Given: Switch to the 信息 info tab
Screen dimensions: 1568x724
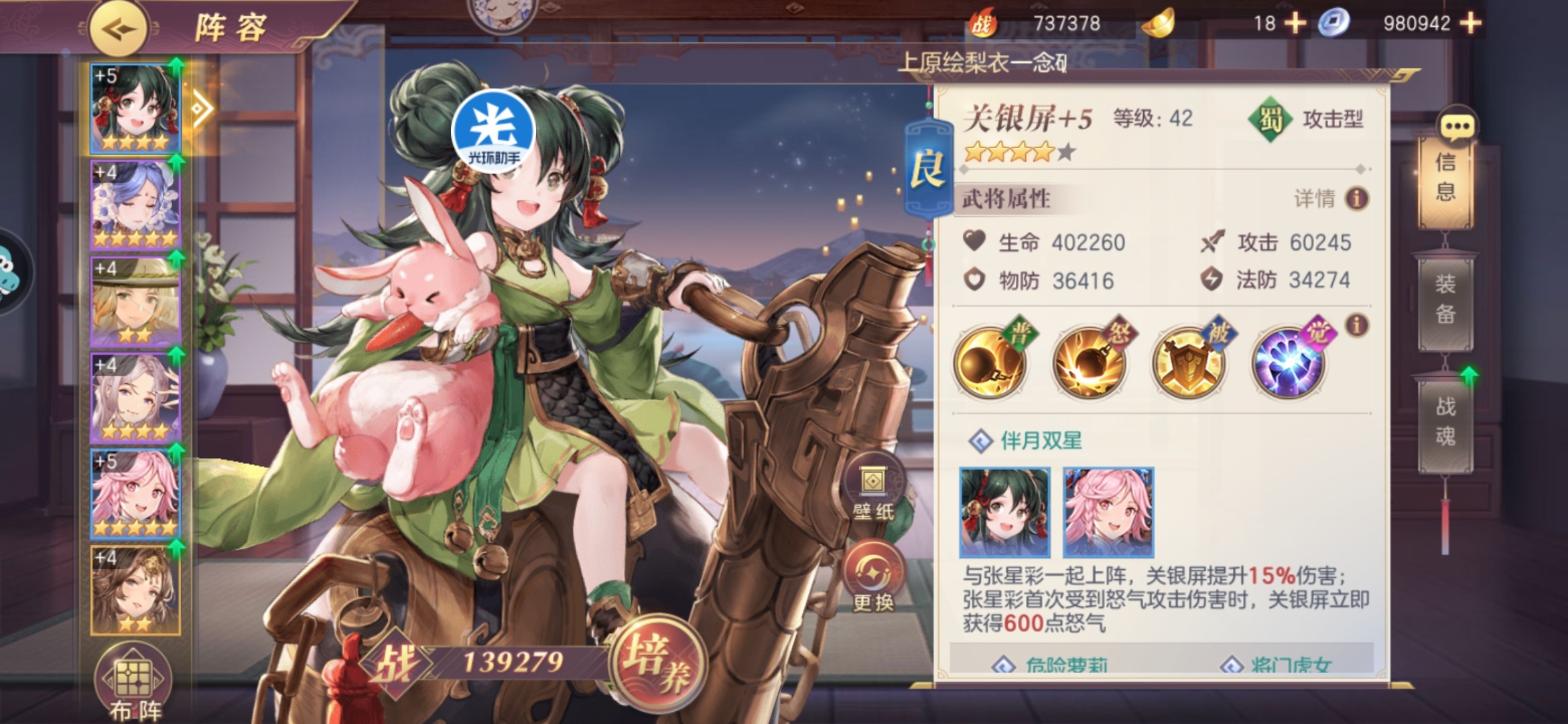Looking at the screenshot, I should coord(1445,178).
